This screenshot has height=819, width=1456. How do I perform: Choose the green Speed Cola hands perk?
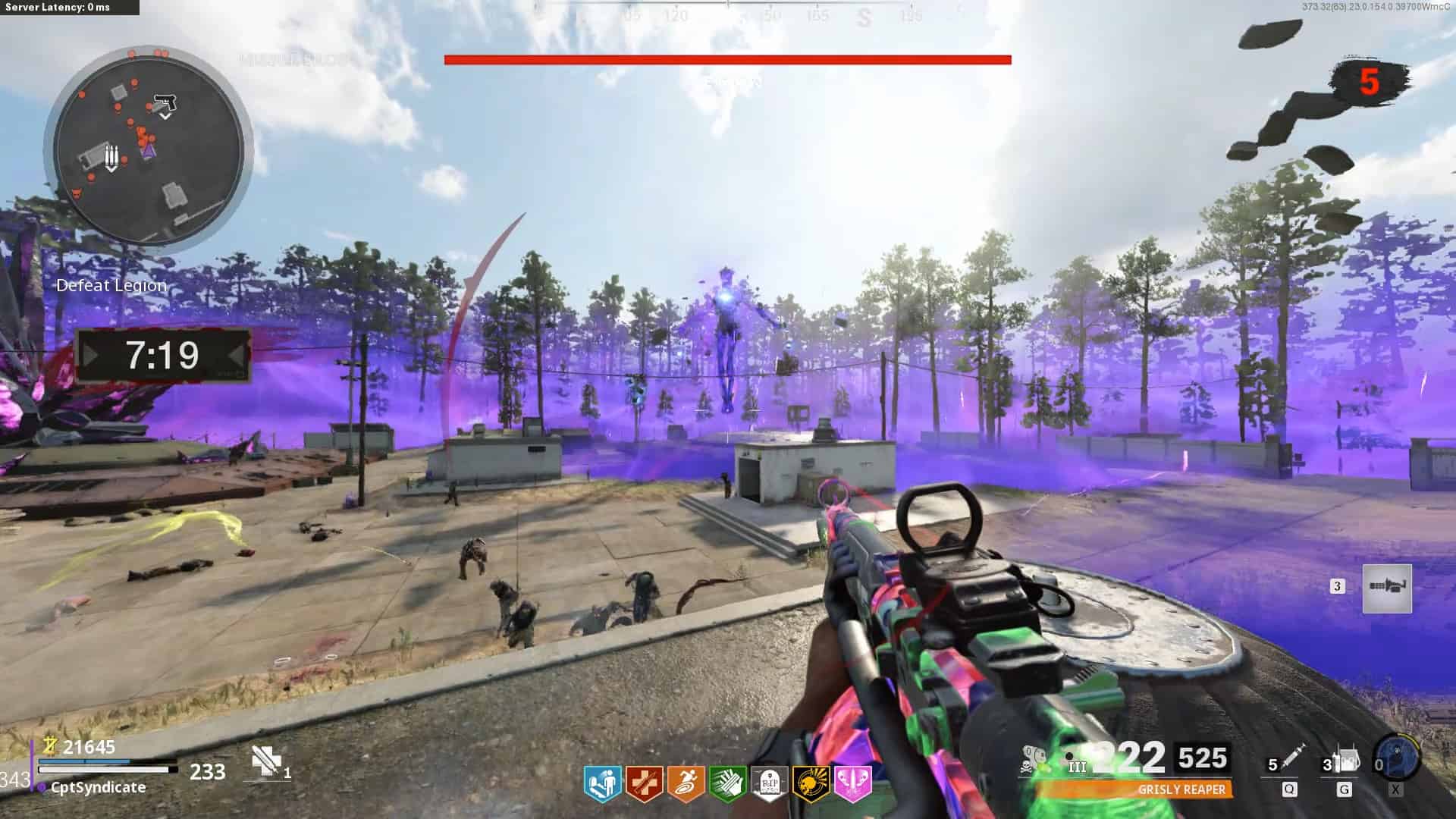[x=727, y=783]
